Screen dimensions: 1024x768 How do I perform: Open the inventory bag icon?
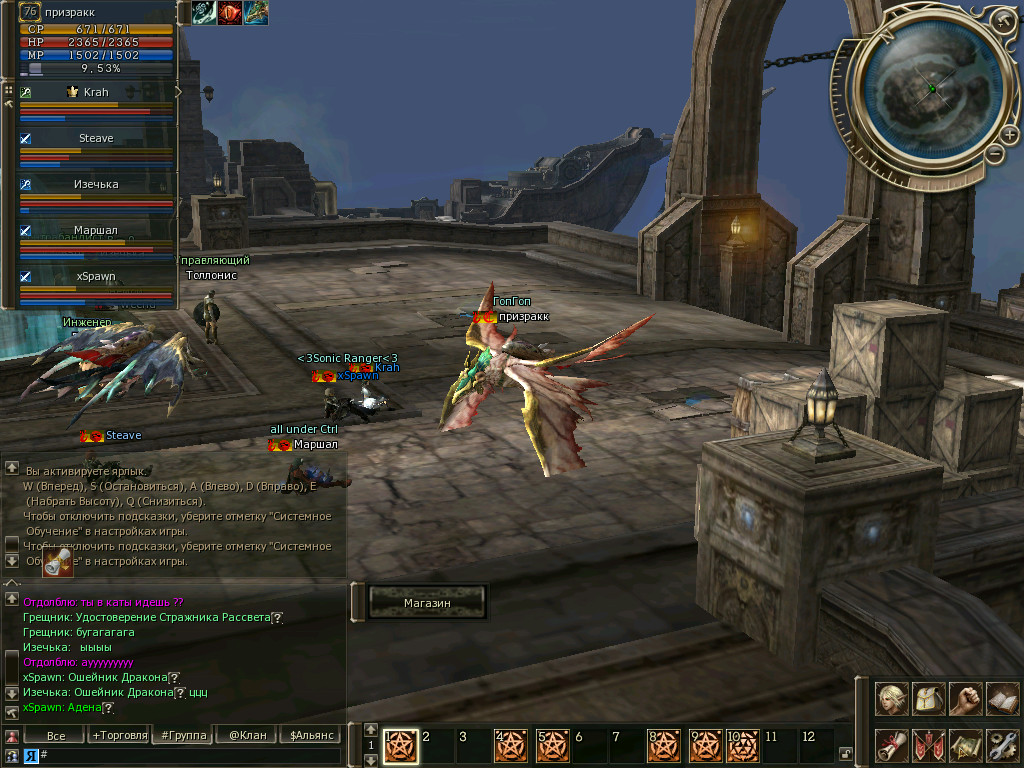929,699
